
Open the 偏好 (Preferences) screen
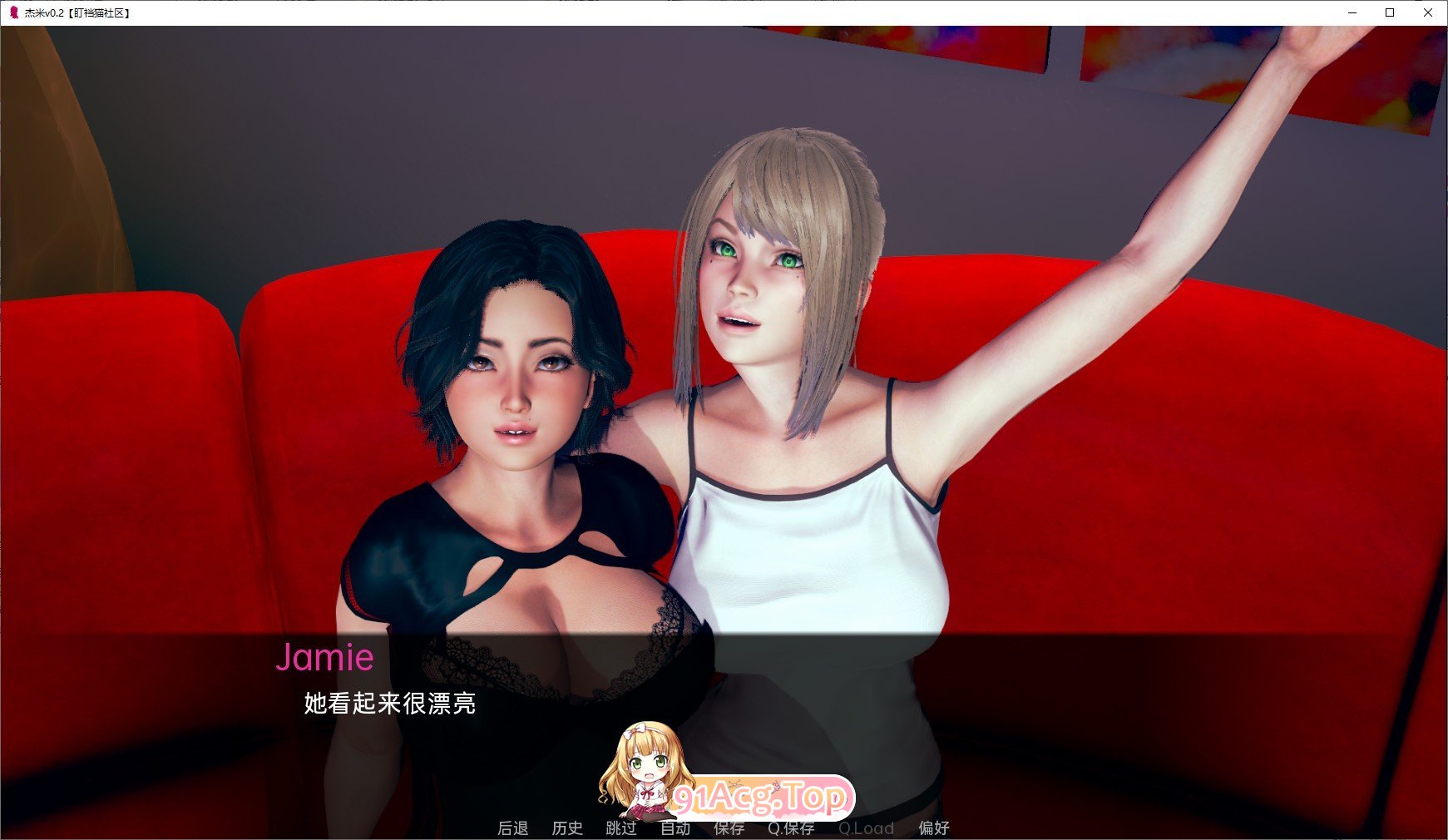pyautogui.click(x=935, y=828)
